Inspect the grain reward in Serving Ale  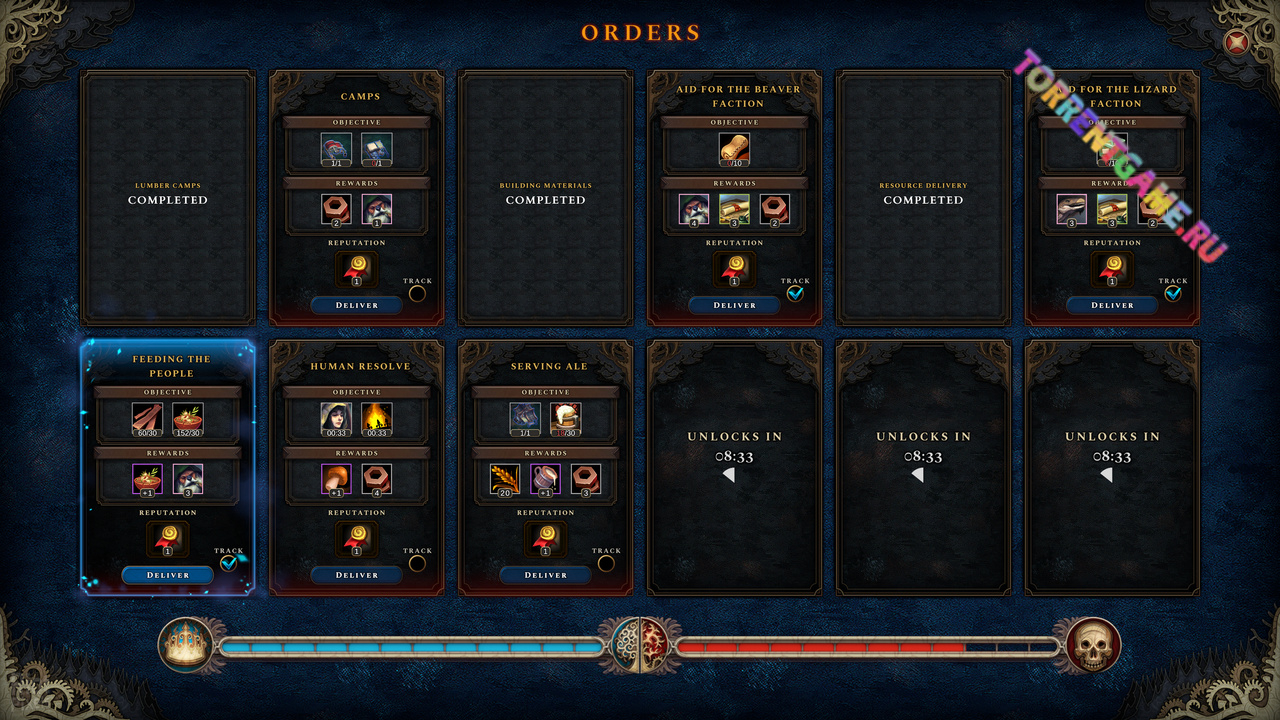[505, 479]
